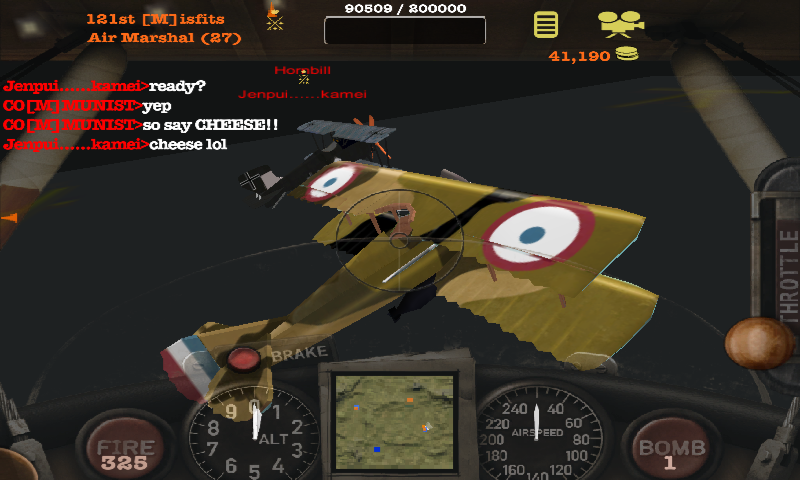Switch view with the camera icon
800x480 pixels.
620,22
